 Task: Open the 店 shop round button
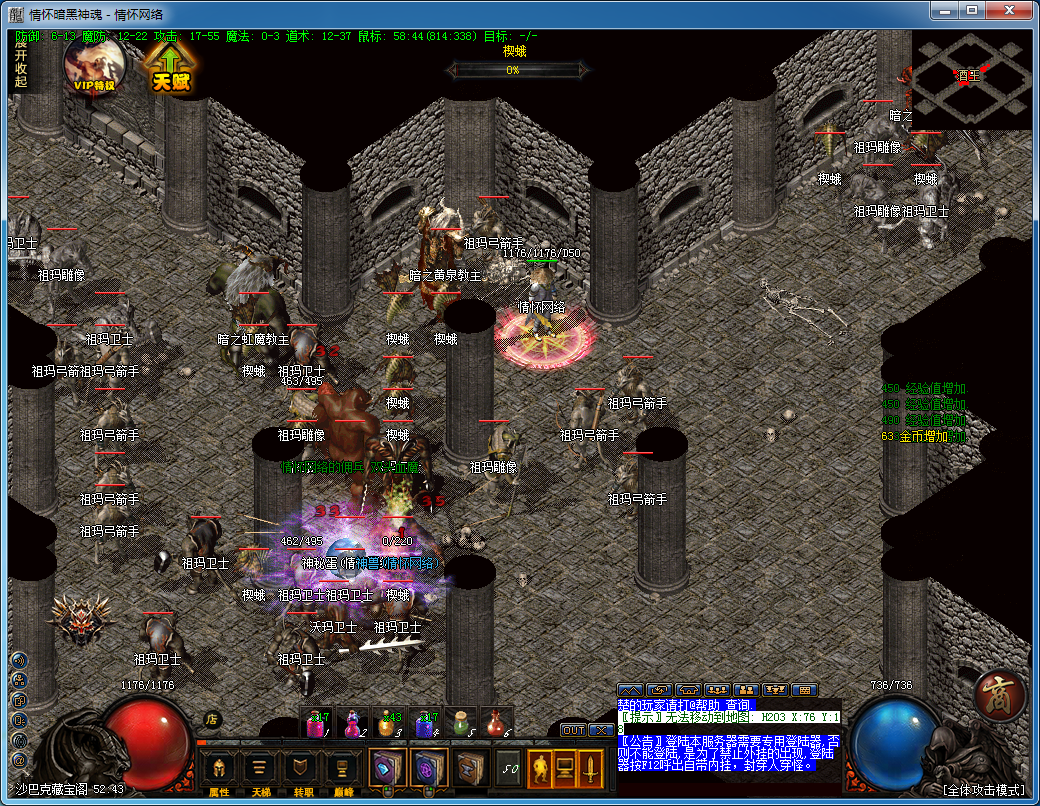212,719
